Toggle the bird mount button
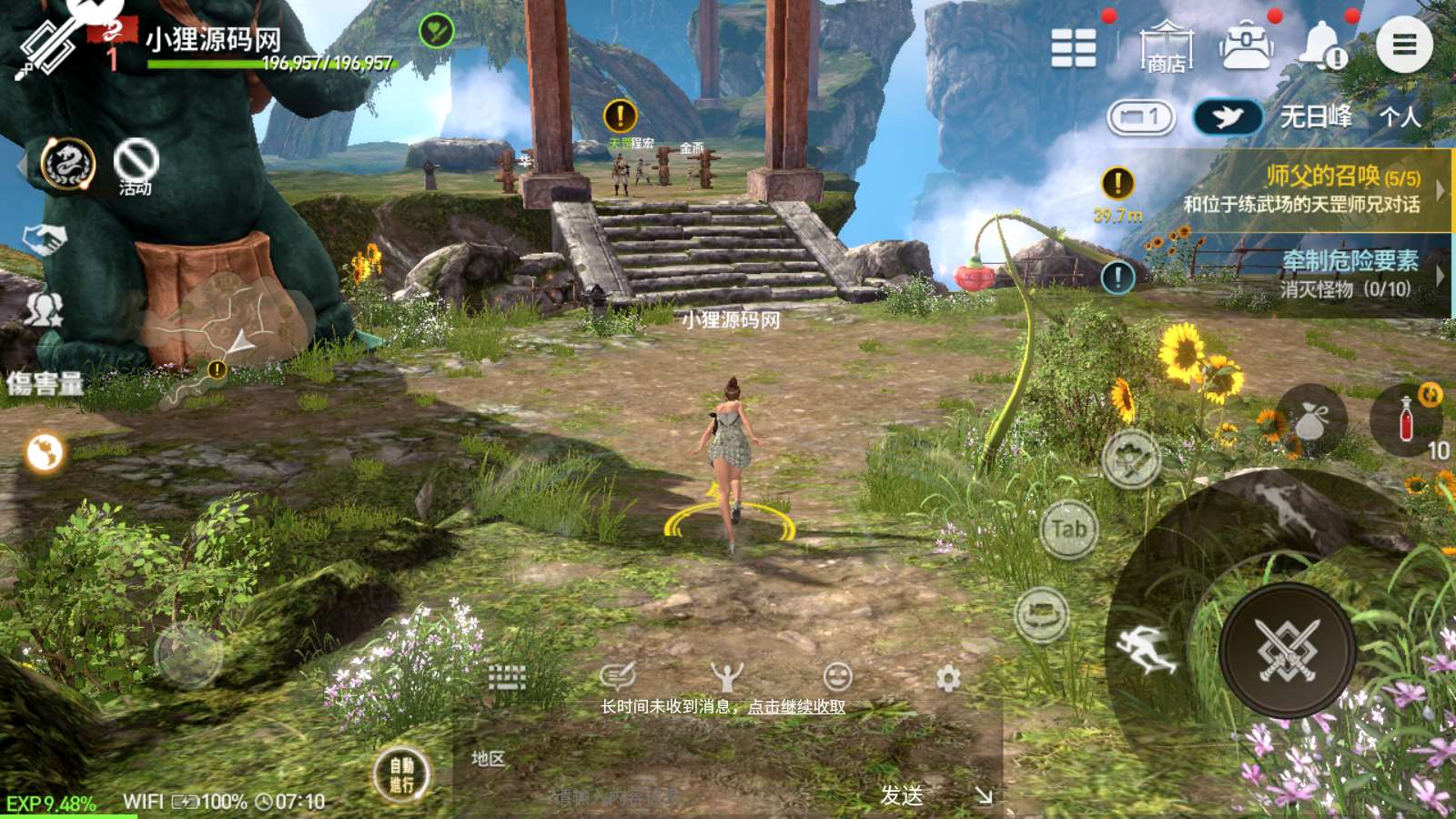This screenshot has height=819, width=1456. (1228, 116)
